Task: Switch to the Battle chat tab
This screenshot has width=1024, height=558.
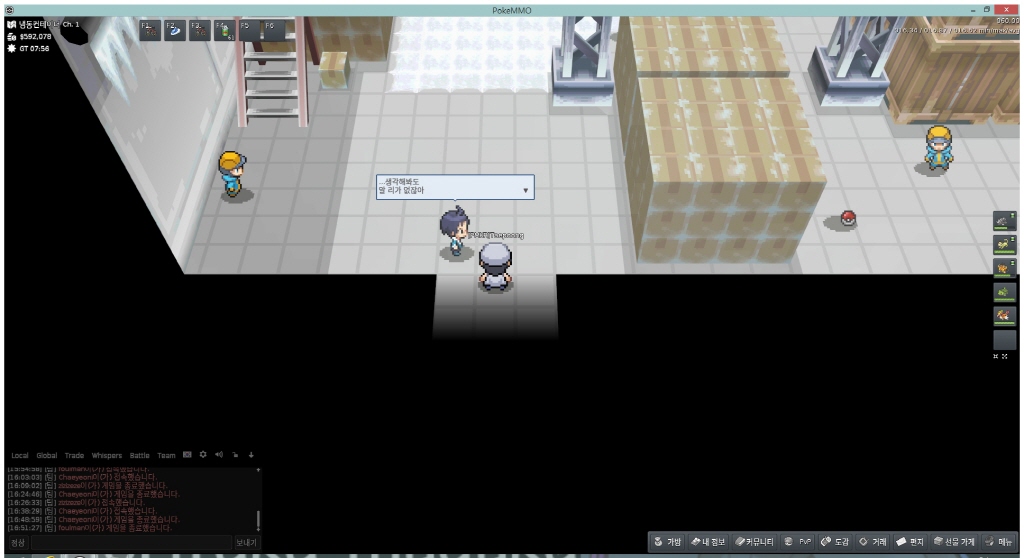Action: (139, 455)
